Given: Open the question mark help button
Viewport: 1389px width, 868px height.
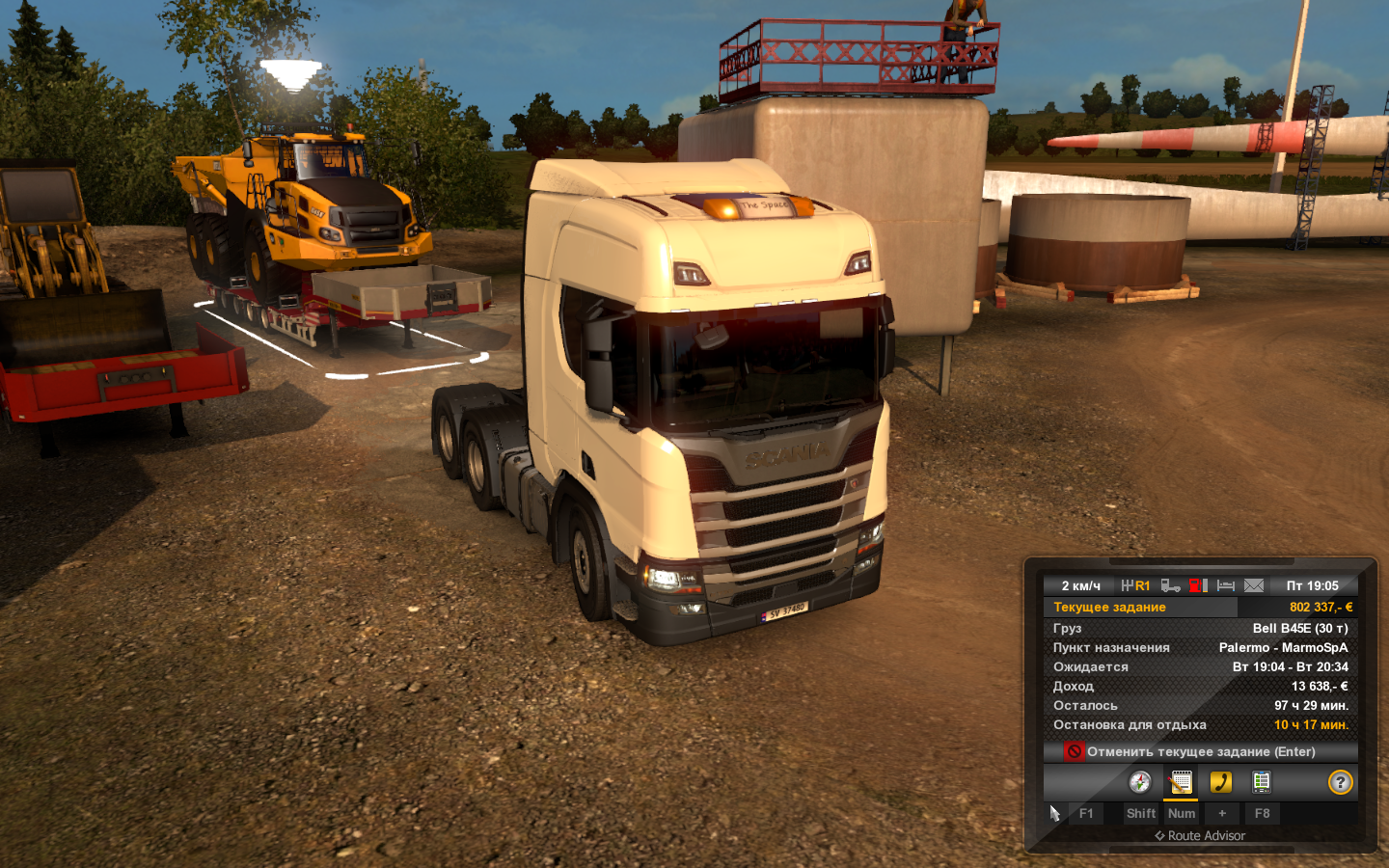Looking at the screenshot, I should click(1340, 782).
